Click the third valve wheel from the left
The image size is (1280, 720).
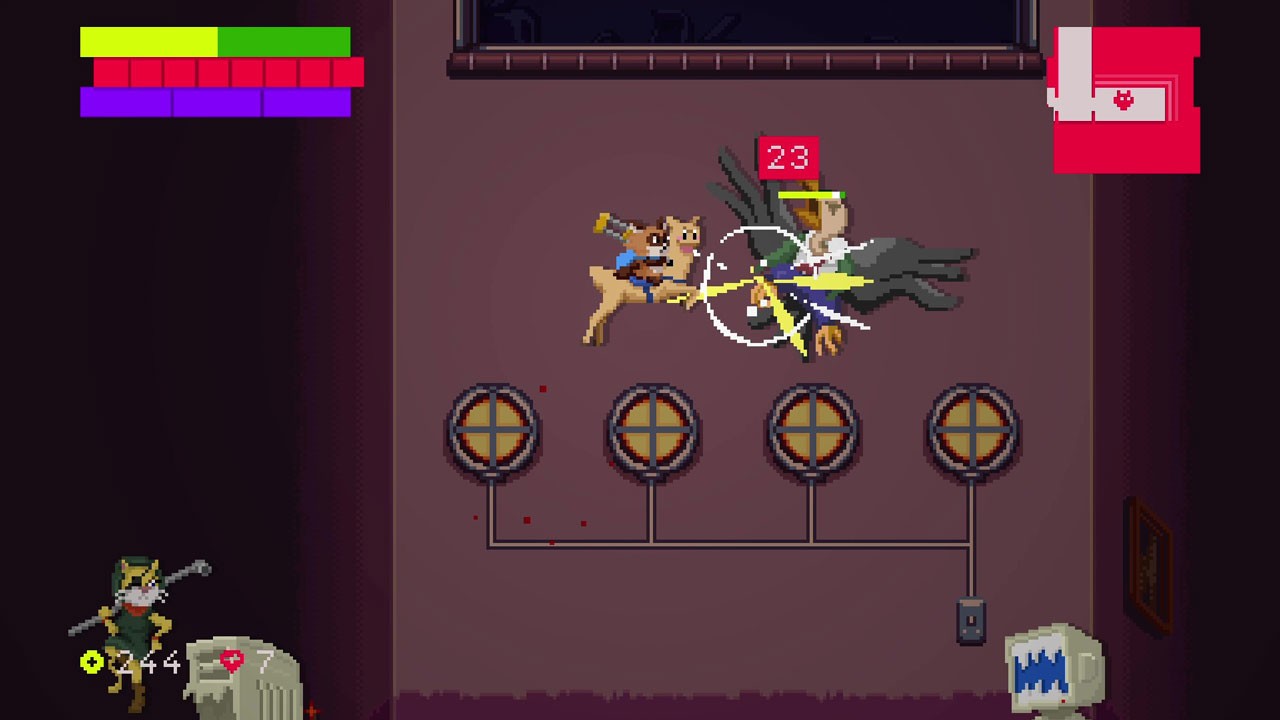[811, 430]
